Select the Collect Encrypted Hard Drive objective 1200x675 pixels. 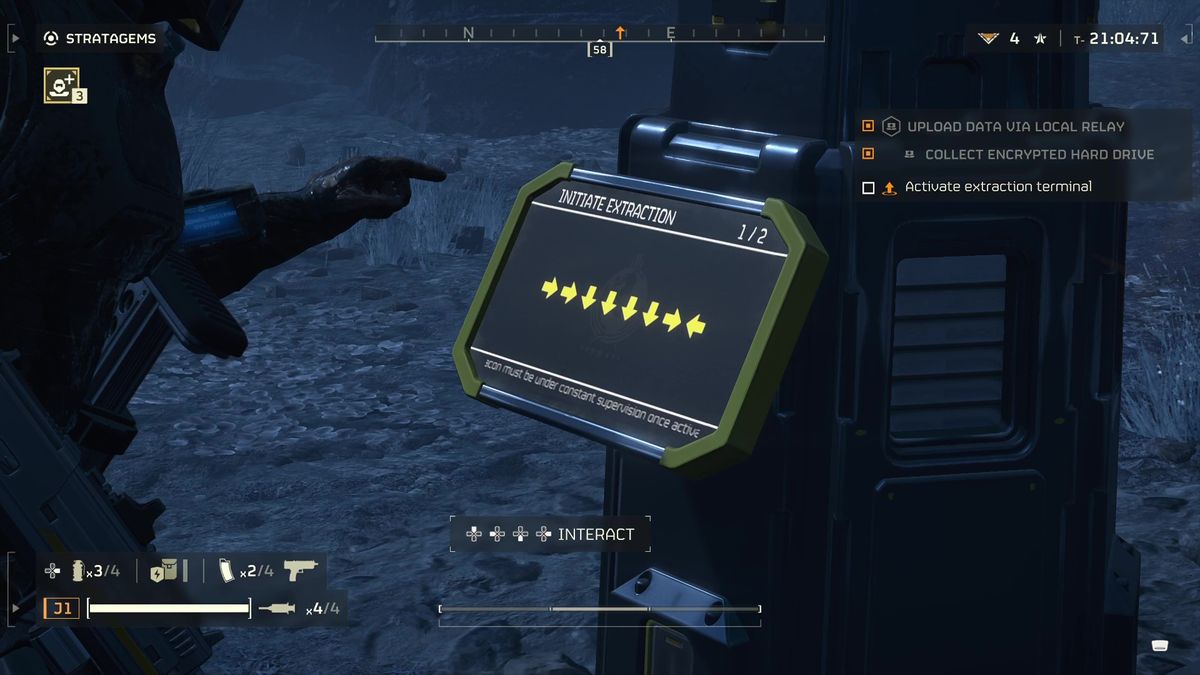(1038, 155)
